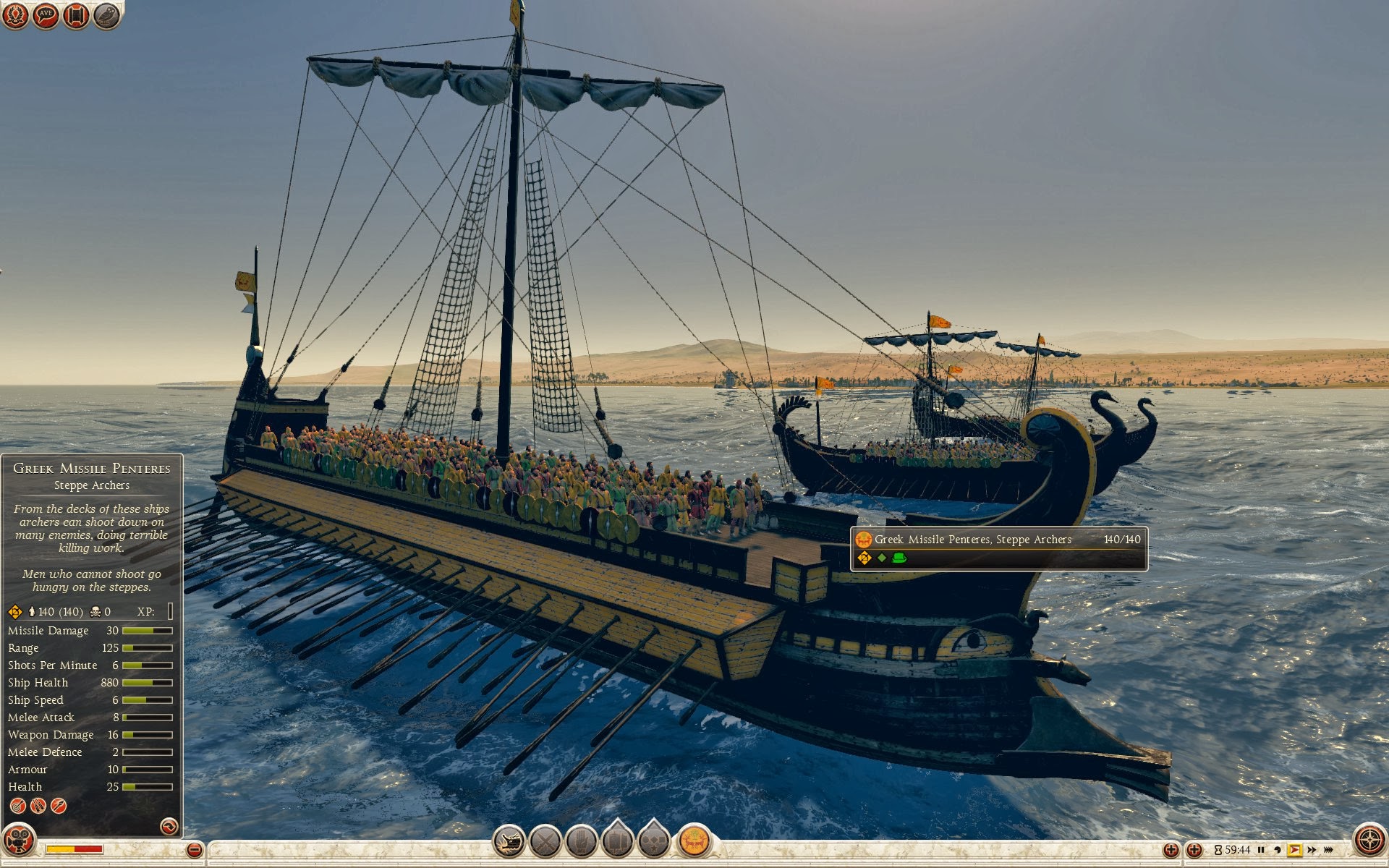The image size is (1389, 868).
Task: Open the AVE chat bubble
Action: pyautogui.click(x=46, y=15)
